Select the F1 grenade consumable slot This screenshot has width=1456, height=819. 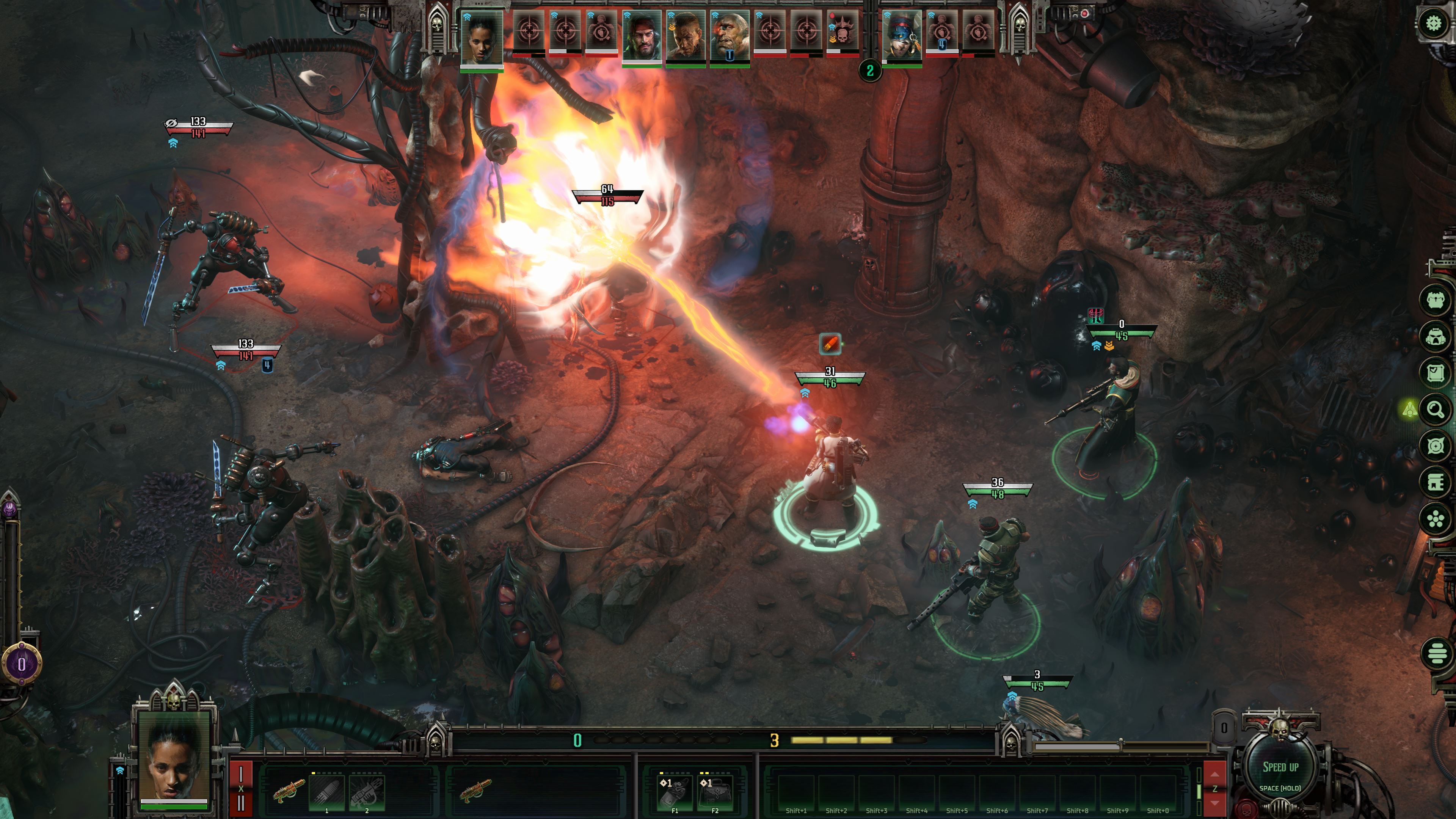(674, 791)
